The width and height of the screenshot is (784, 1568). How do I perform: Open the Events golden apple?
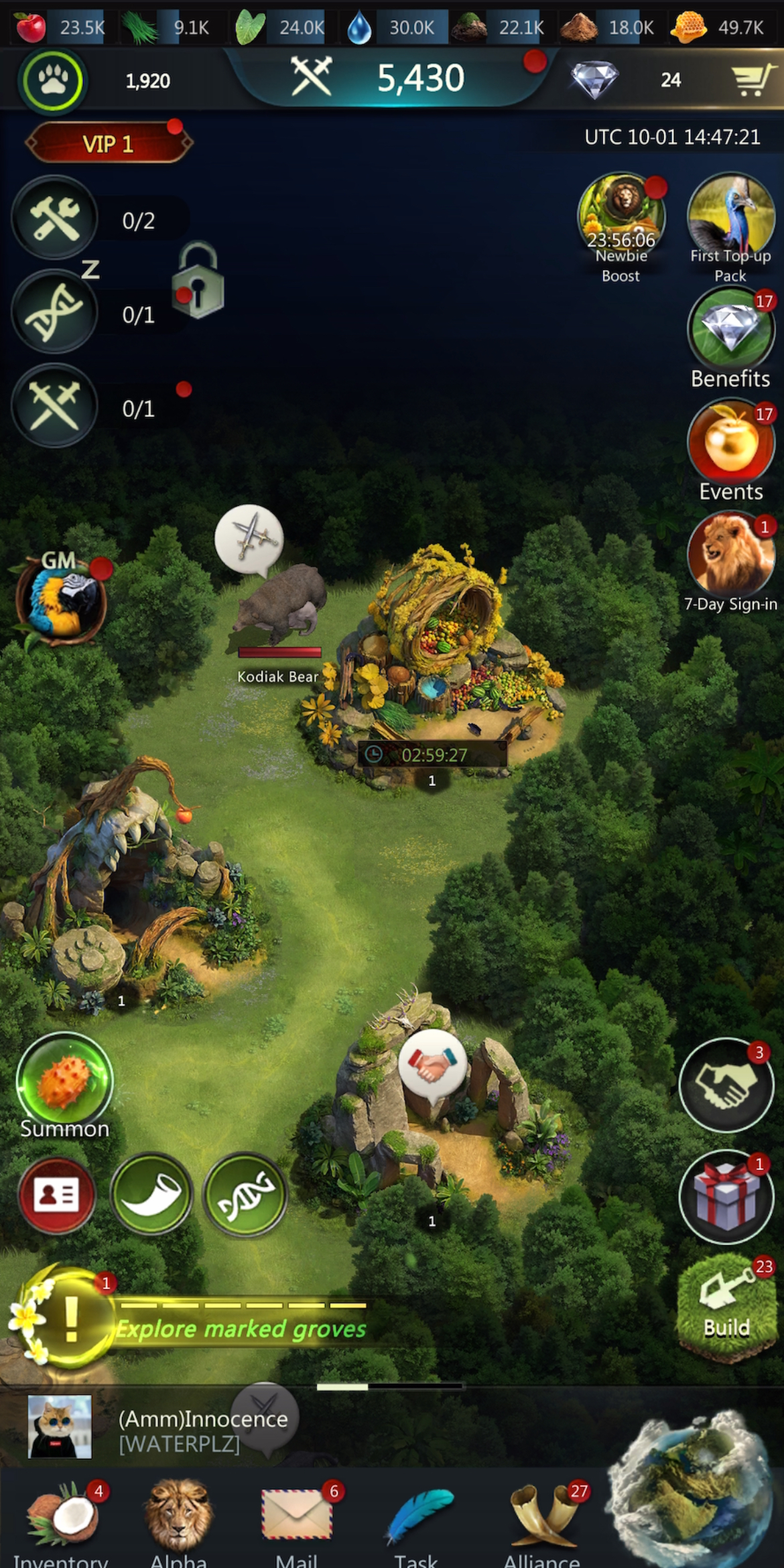(x=730, y=442)
